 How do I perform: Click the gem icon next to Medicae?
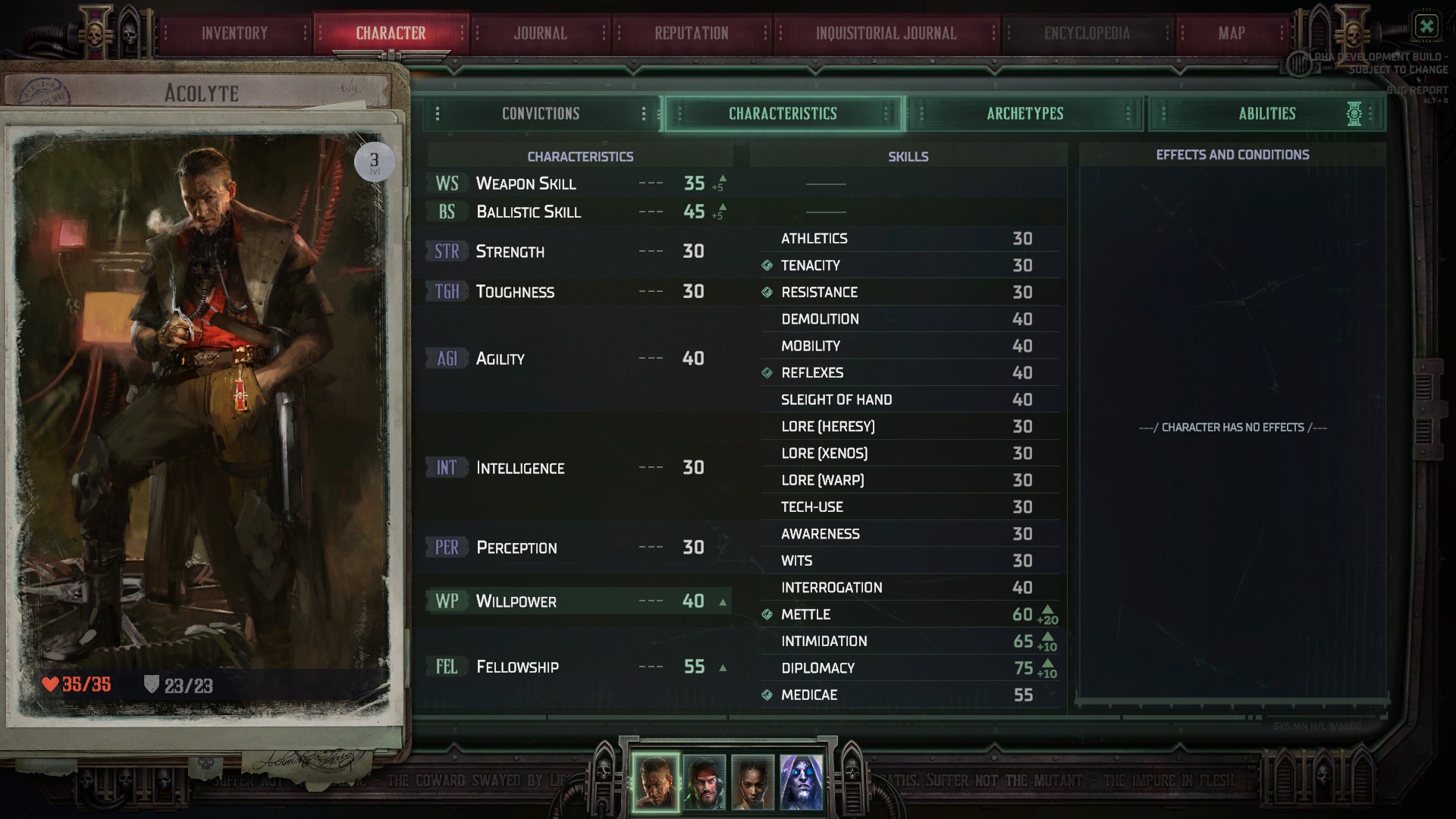(766, 695)
